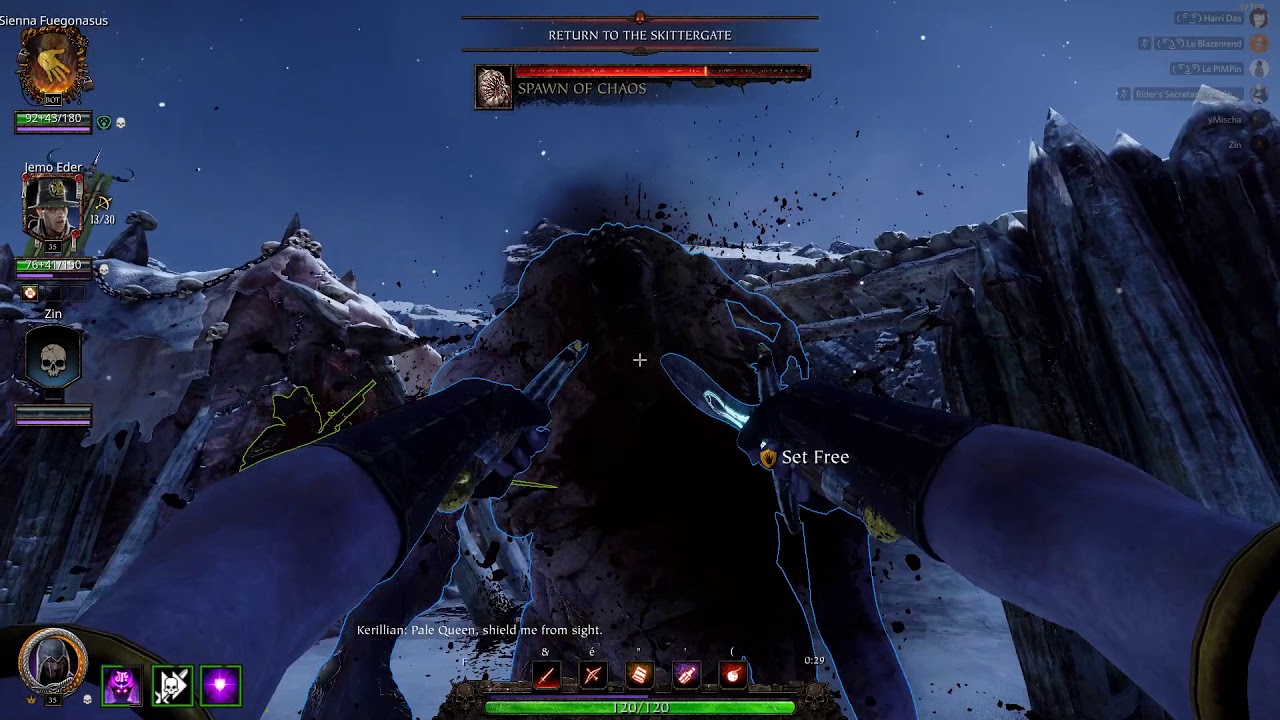Click the purple glowing shield buff icon

(220, 686)
